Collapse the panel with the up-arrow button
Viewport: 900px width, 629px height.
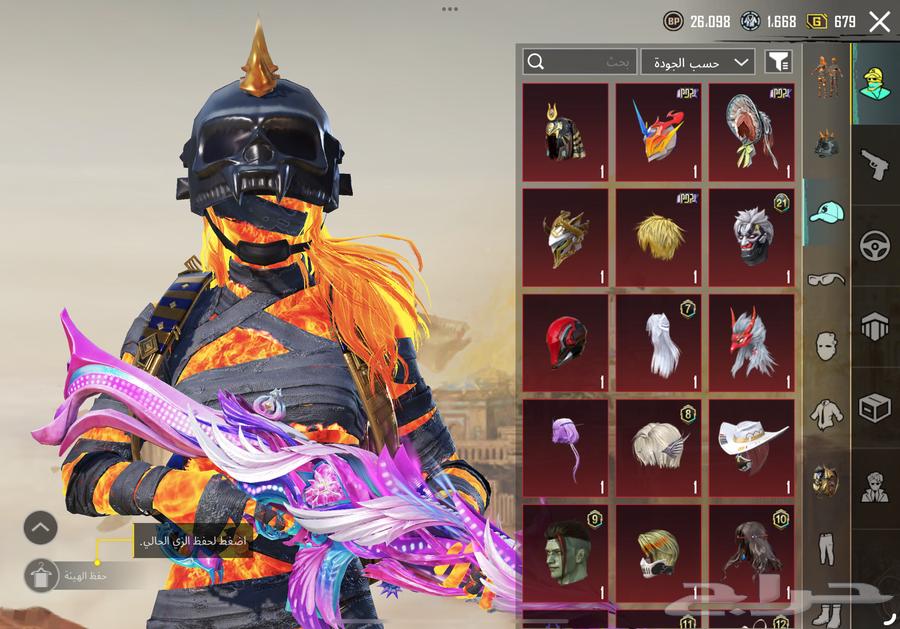(x=41, y=527)
